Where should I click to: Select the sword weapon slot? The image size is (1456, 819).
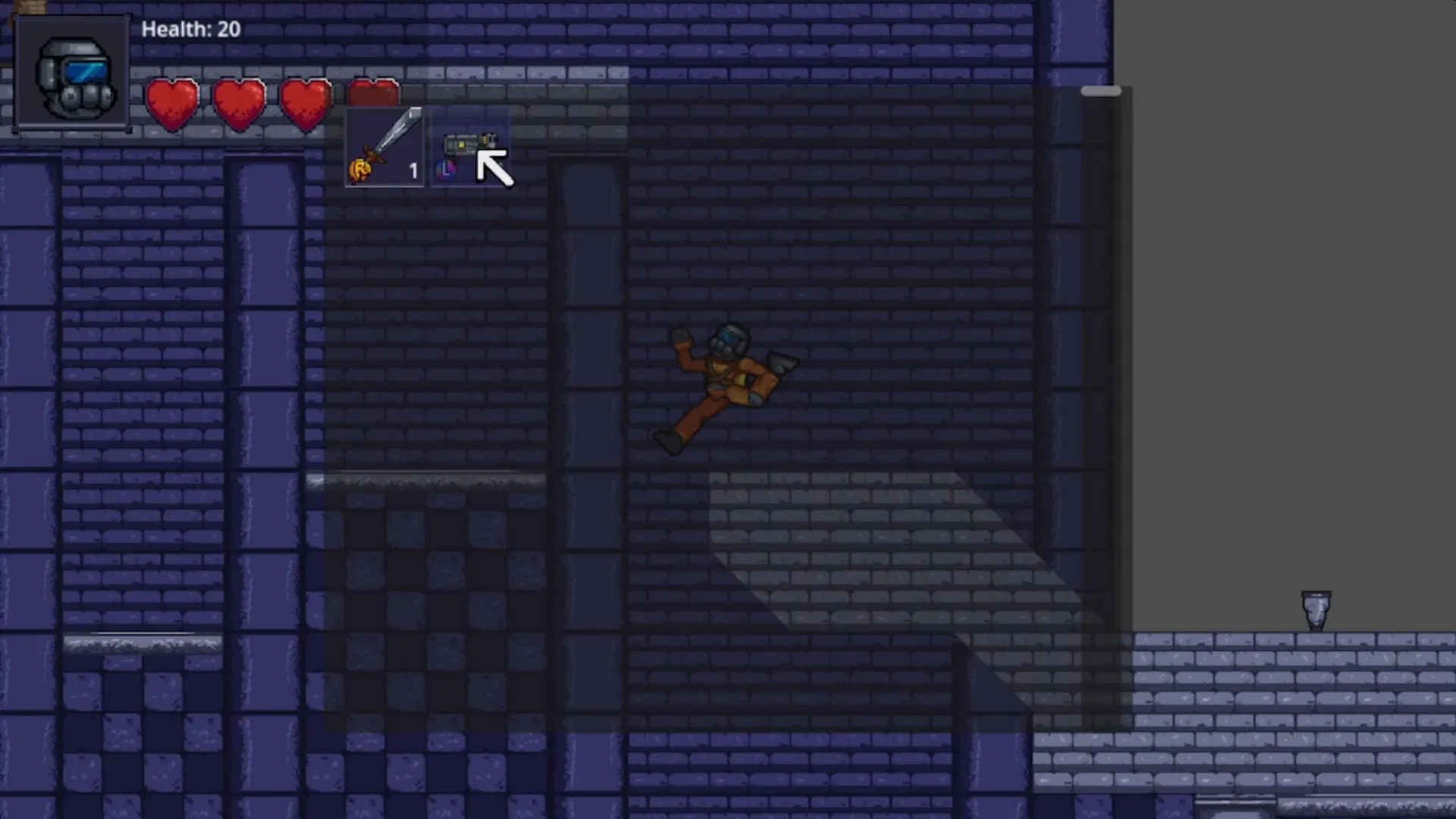click(384, 146)
